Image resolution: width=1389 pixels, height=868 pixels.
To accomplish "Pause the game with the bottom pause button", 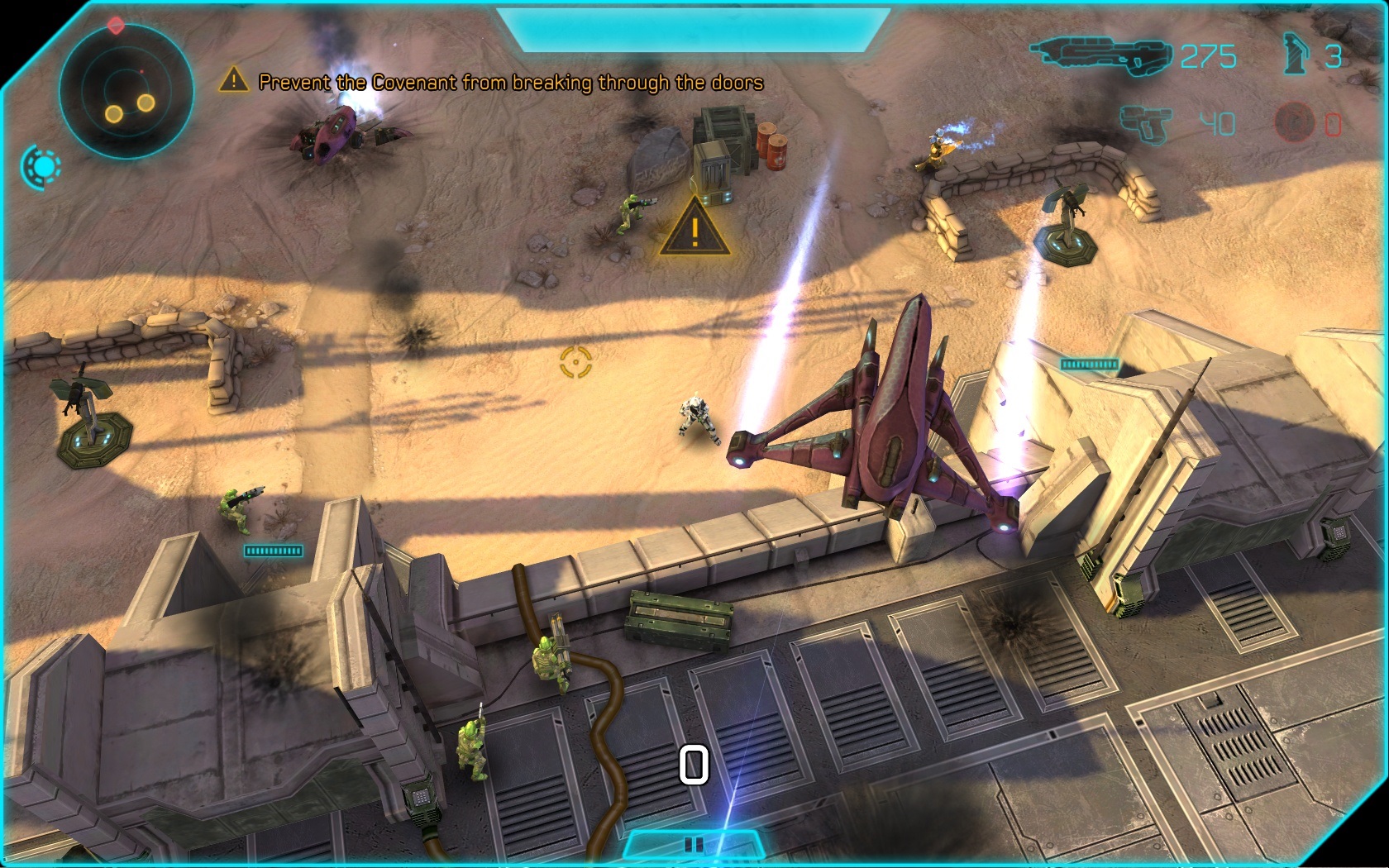I will tap(694, 844).
